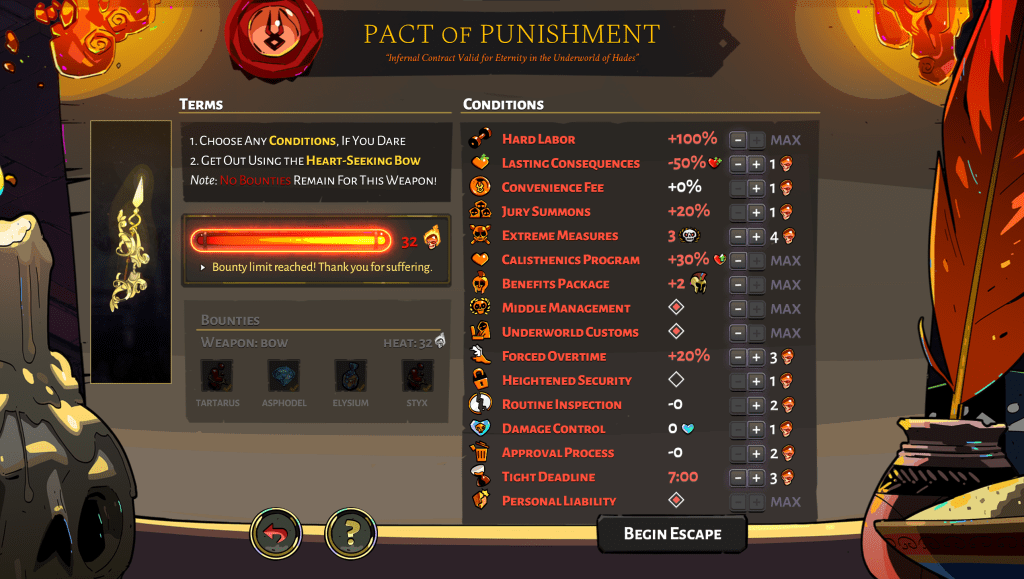
Task: Enable Heightened Security with the plus button
Action: point(757,381)
